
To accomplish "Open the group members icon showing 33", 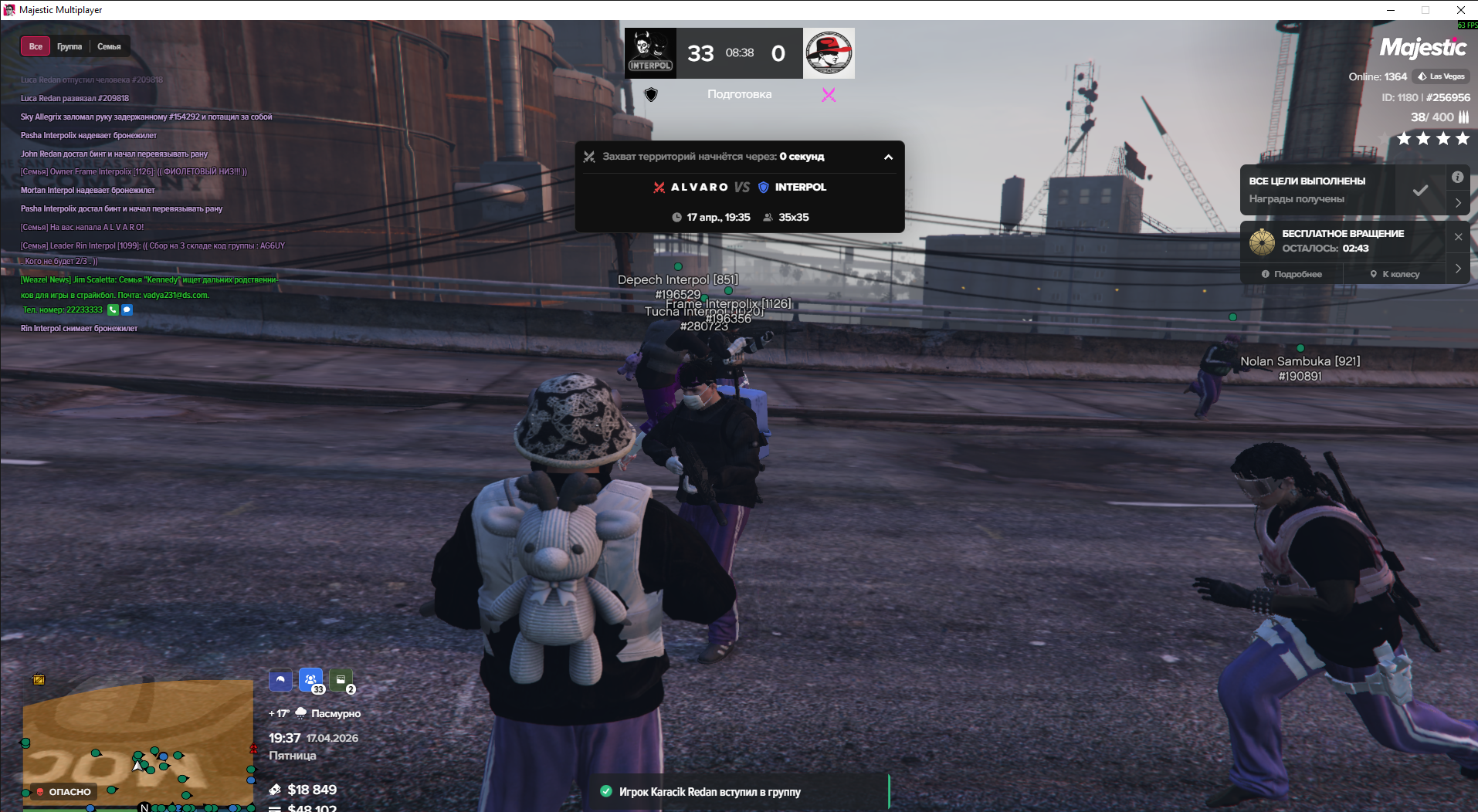I will tap(310, 680).
